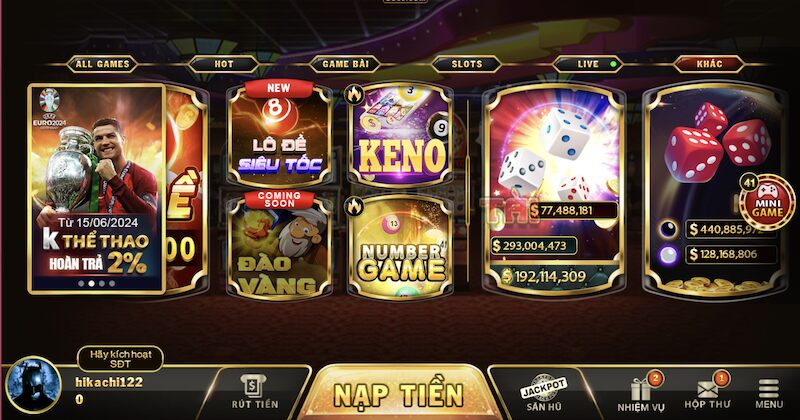
Task: Play the Number Game tile
Action: [398, 247]
